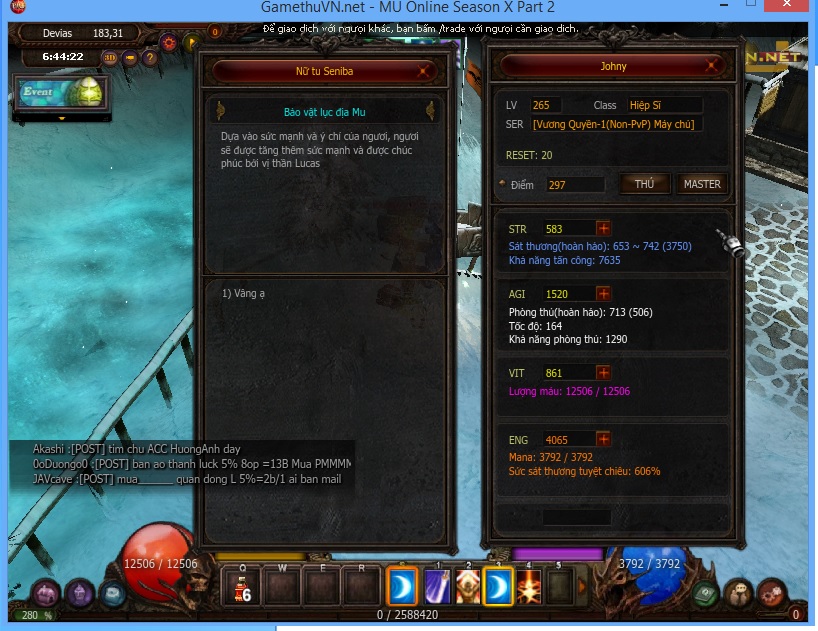Increase the ENG stat

click(x=603, y=439)
